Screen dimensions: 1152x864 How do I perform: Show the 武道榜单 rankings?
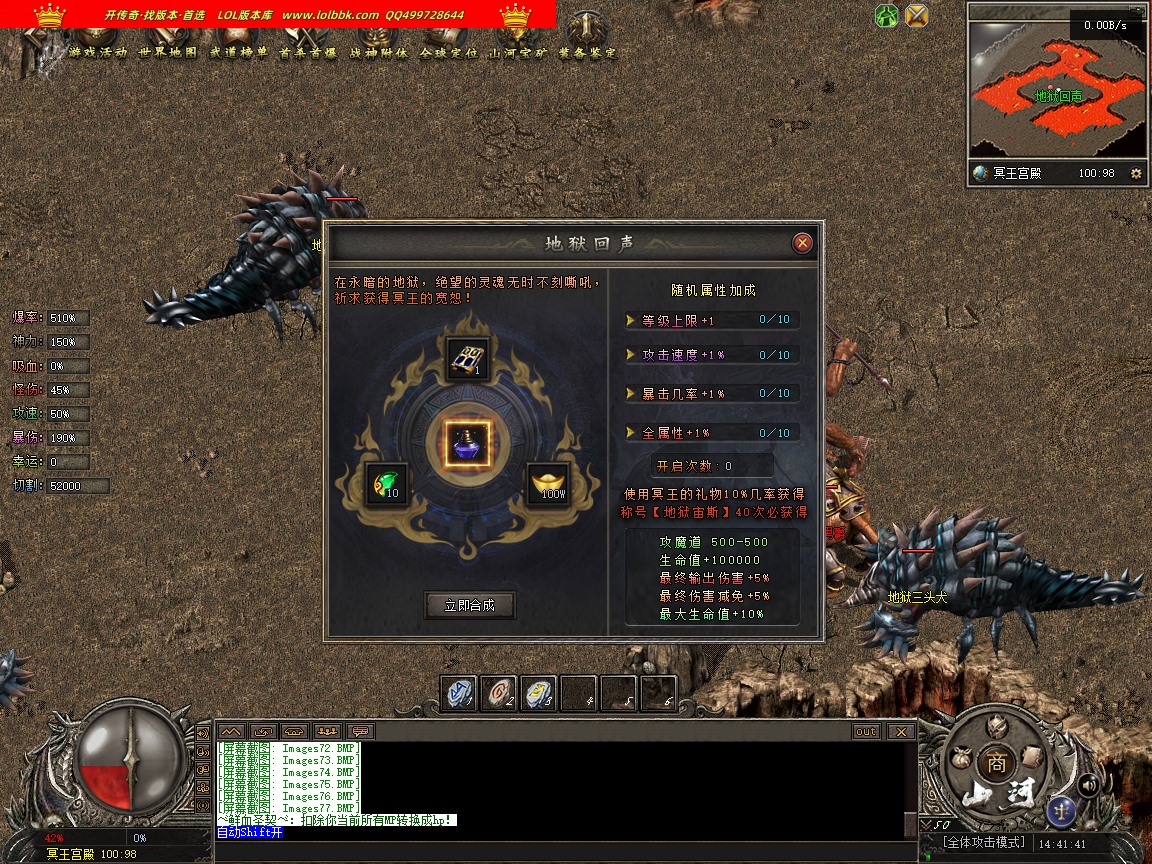[x=238, y=52]
